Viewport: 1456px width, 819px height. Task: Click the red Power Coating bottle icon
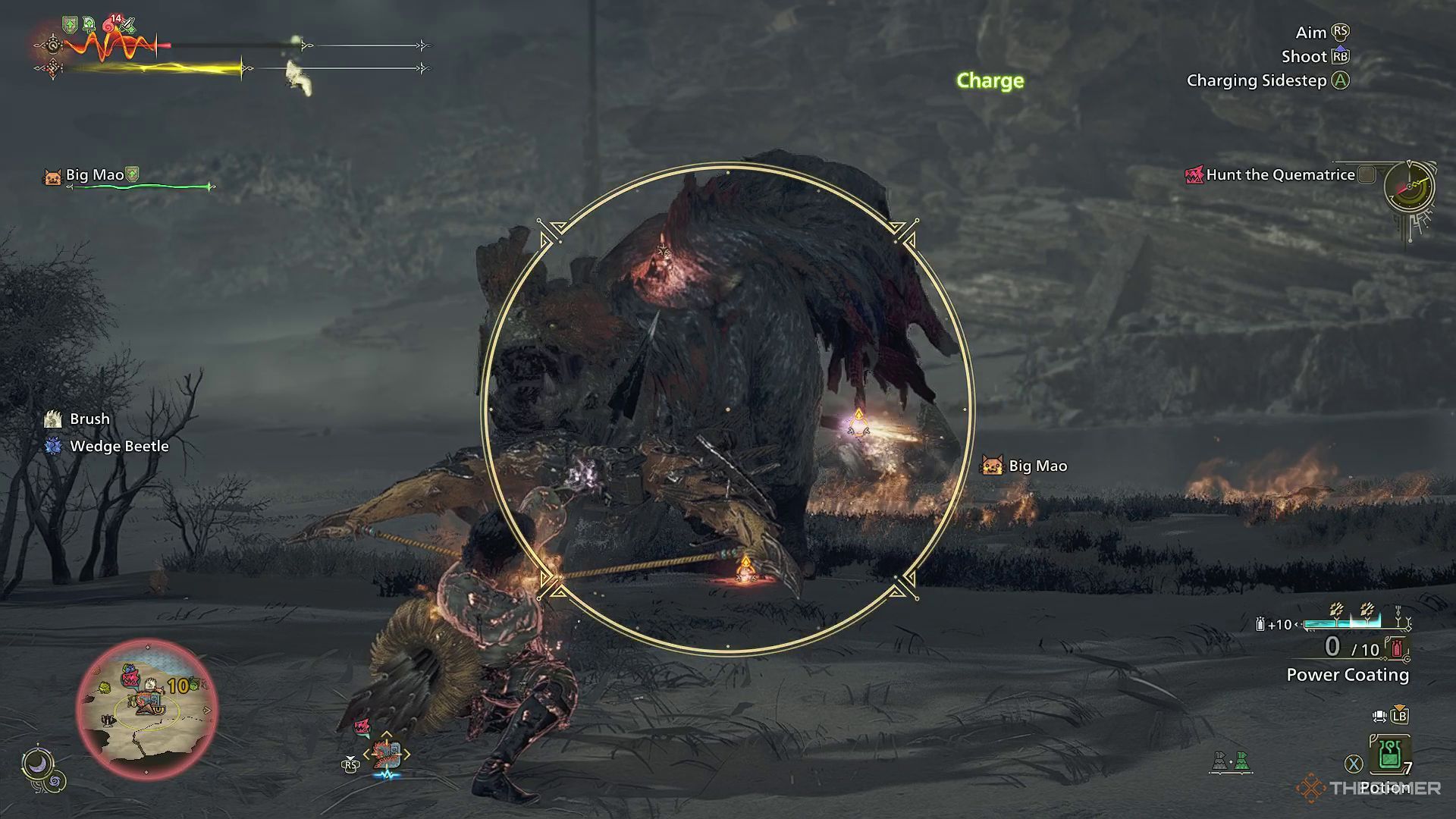click(x=1396, y=649)
